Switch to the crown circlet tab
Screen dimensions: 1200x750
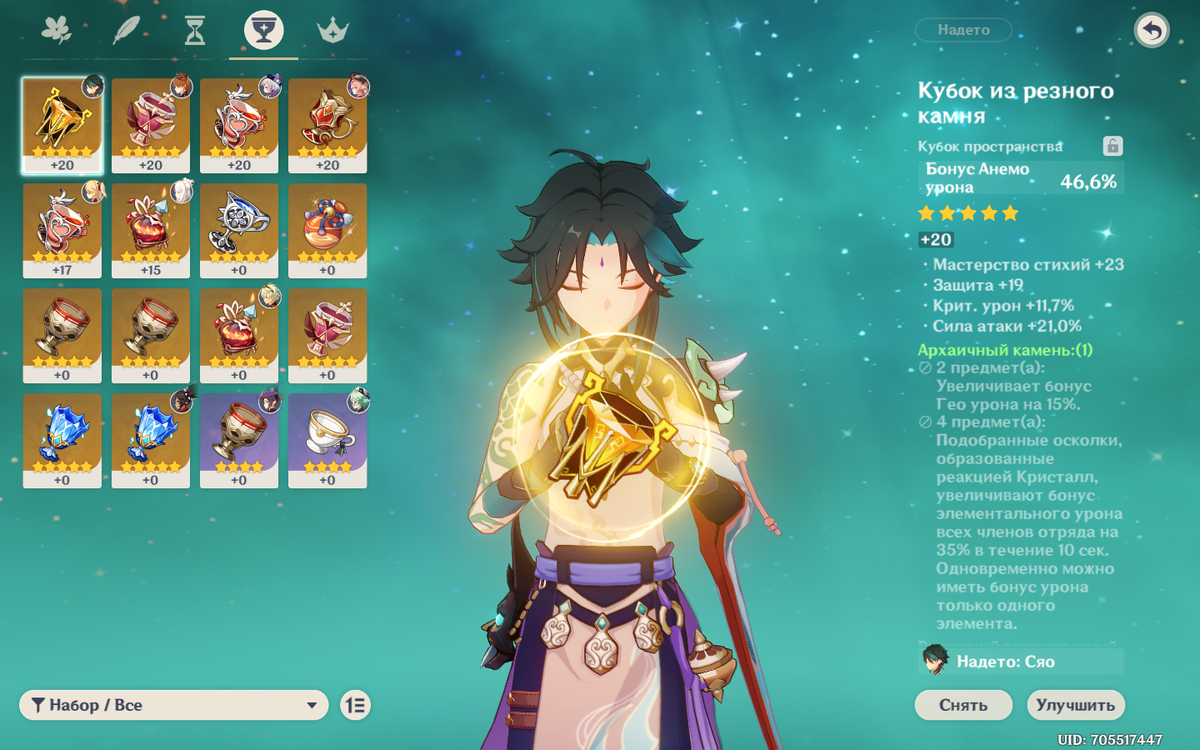point(332,31)
